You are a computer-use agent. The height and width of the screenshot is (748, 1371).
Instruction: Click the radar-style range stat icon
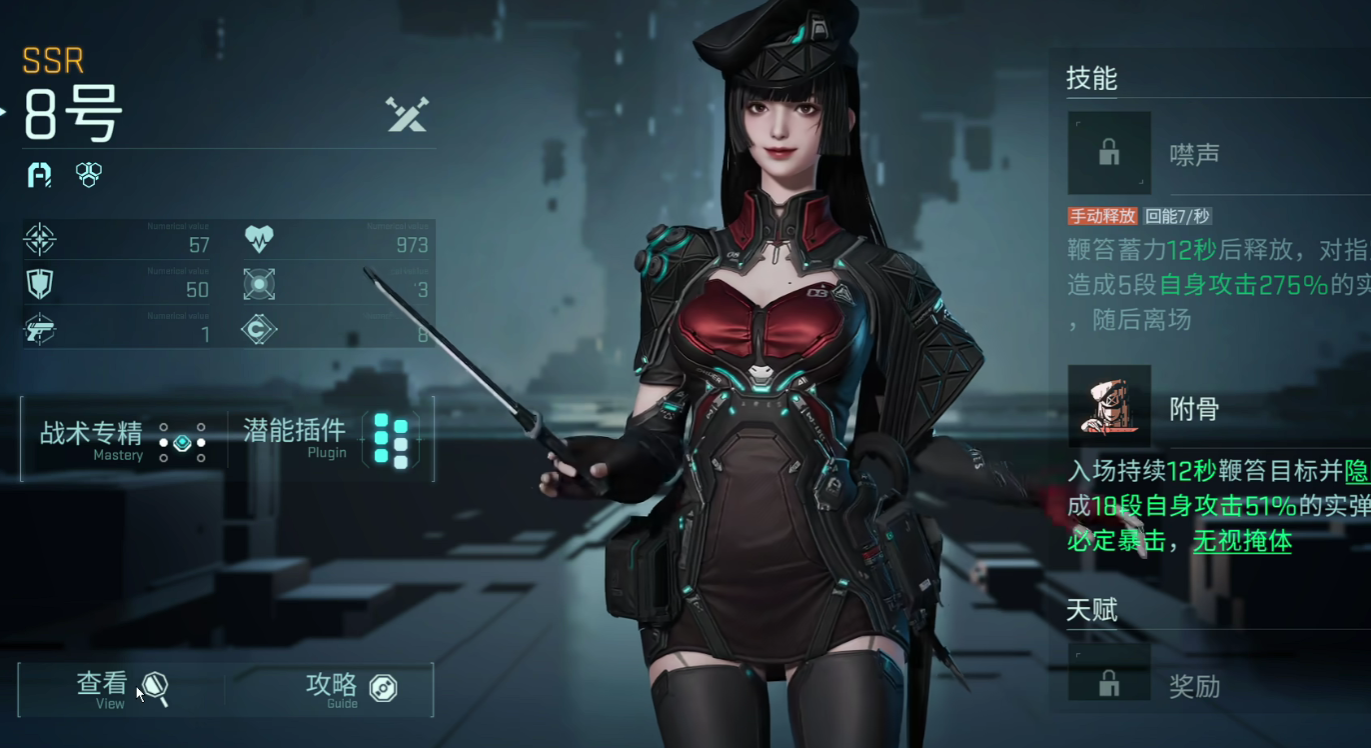click(x=258, y=284)
